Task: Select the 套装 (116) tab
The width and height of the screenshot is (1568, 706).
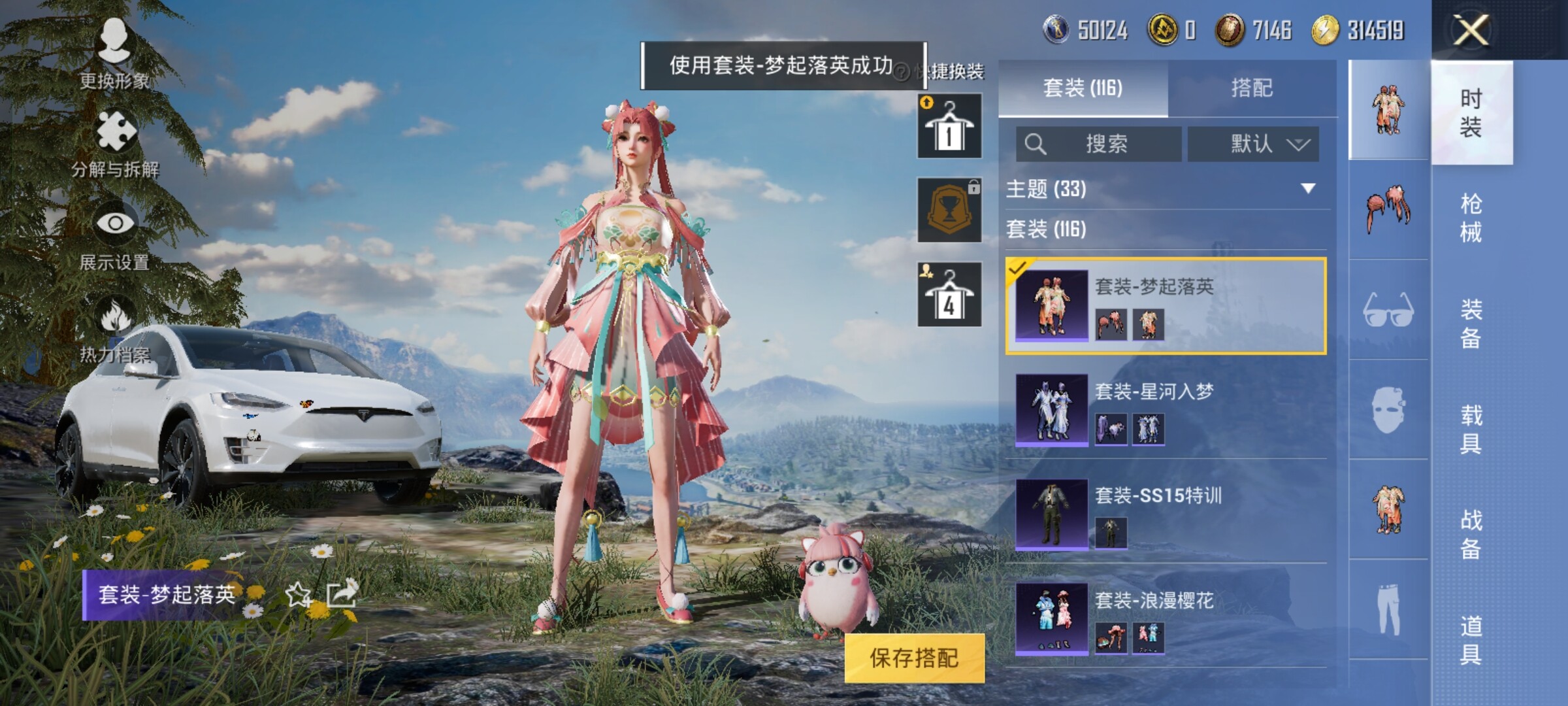Action: tap(1083, 88)
